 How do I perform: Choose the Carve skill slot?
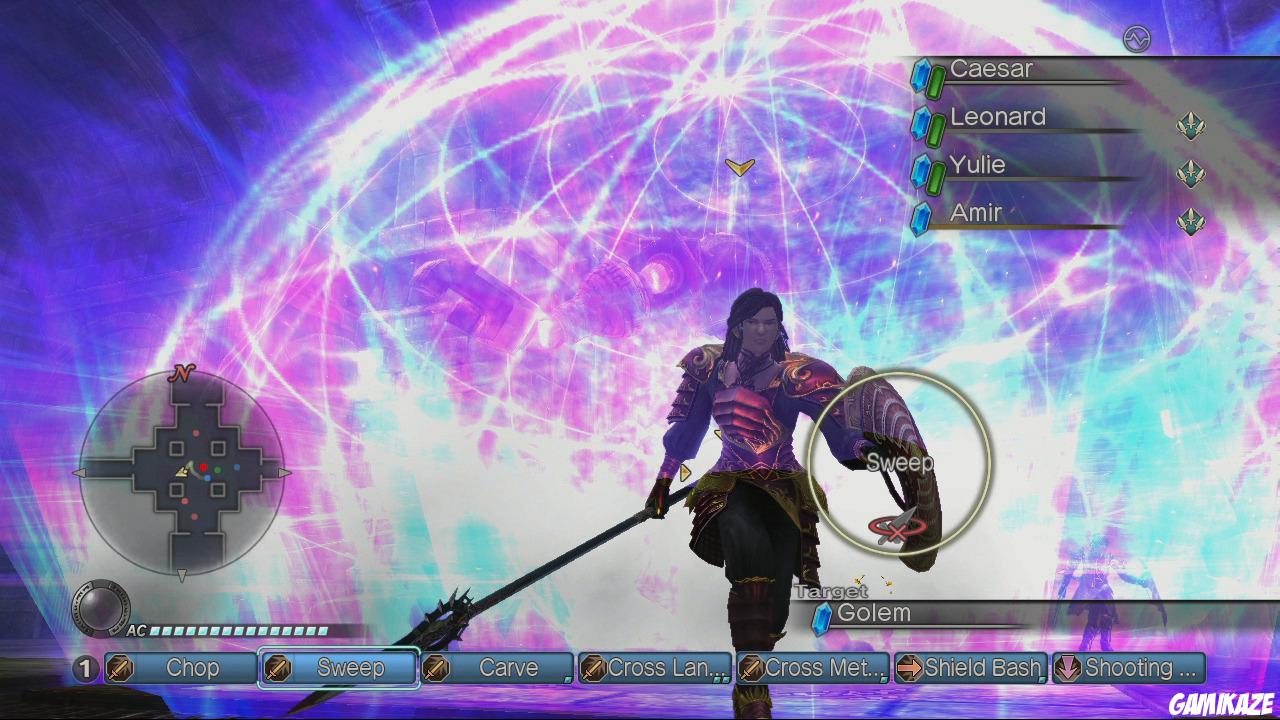(x=497, y=668)
